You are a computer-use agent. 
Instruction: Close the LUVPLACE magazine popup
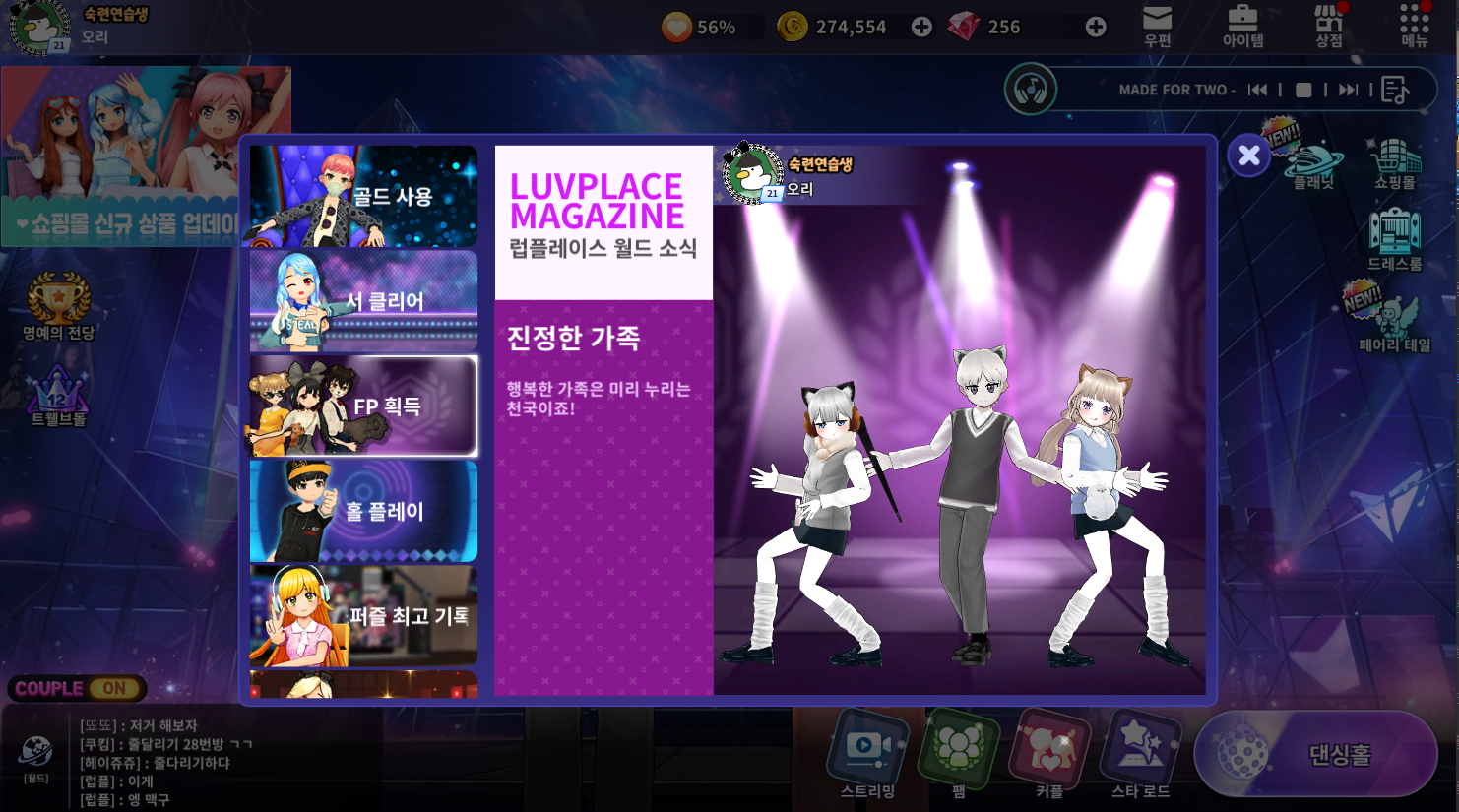(x=1248, y=156)
